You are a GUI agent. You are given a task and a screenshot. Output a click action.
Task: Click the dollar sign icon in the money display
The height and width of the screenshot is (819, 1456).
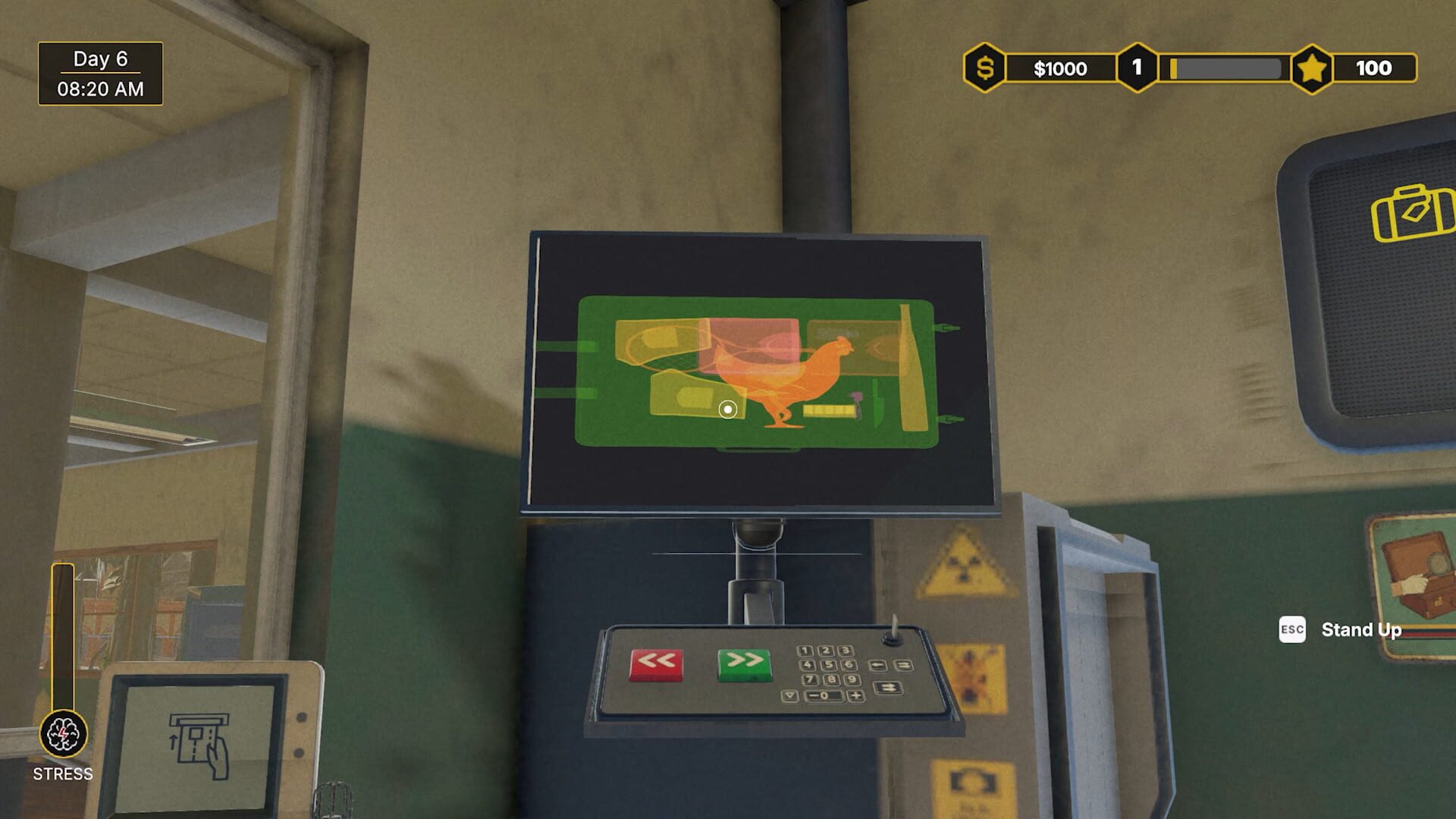click(x=986, y=68)
